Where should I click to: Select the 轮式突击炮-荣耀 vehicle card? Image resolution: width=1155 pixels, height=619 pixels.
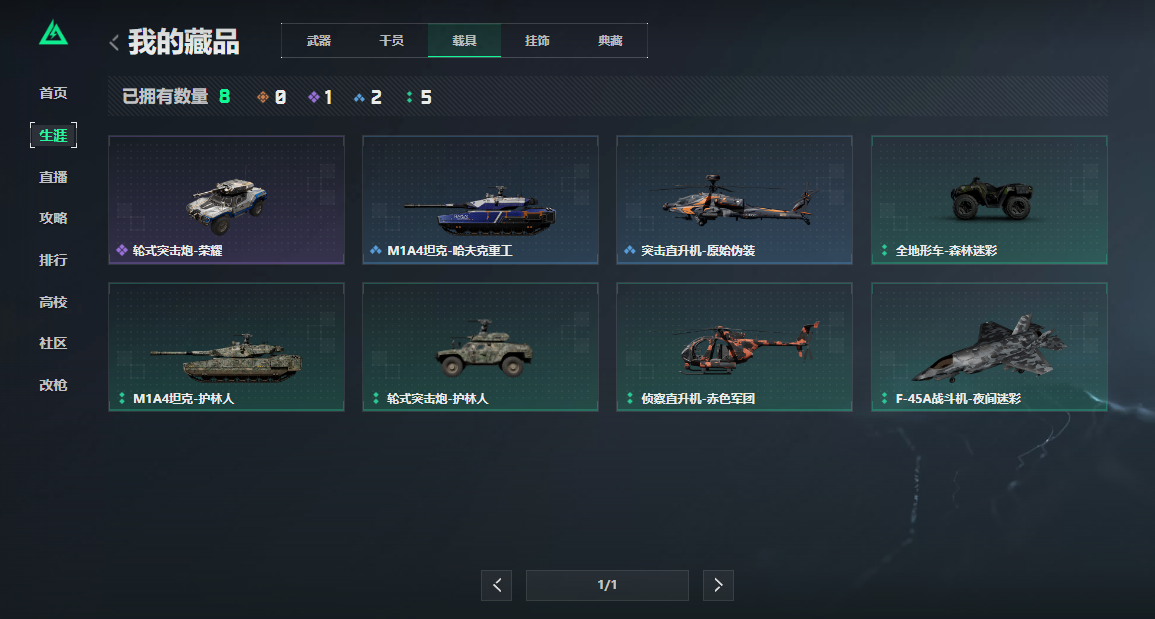coord(226,200)
